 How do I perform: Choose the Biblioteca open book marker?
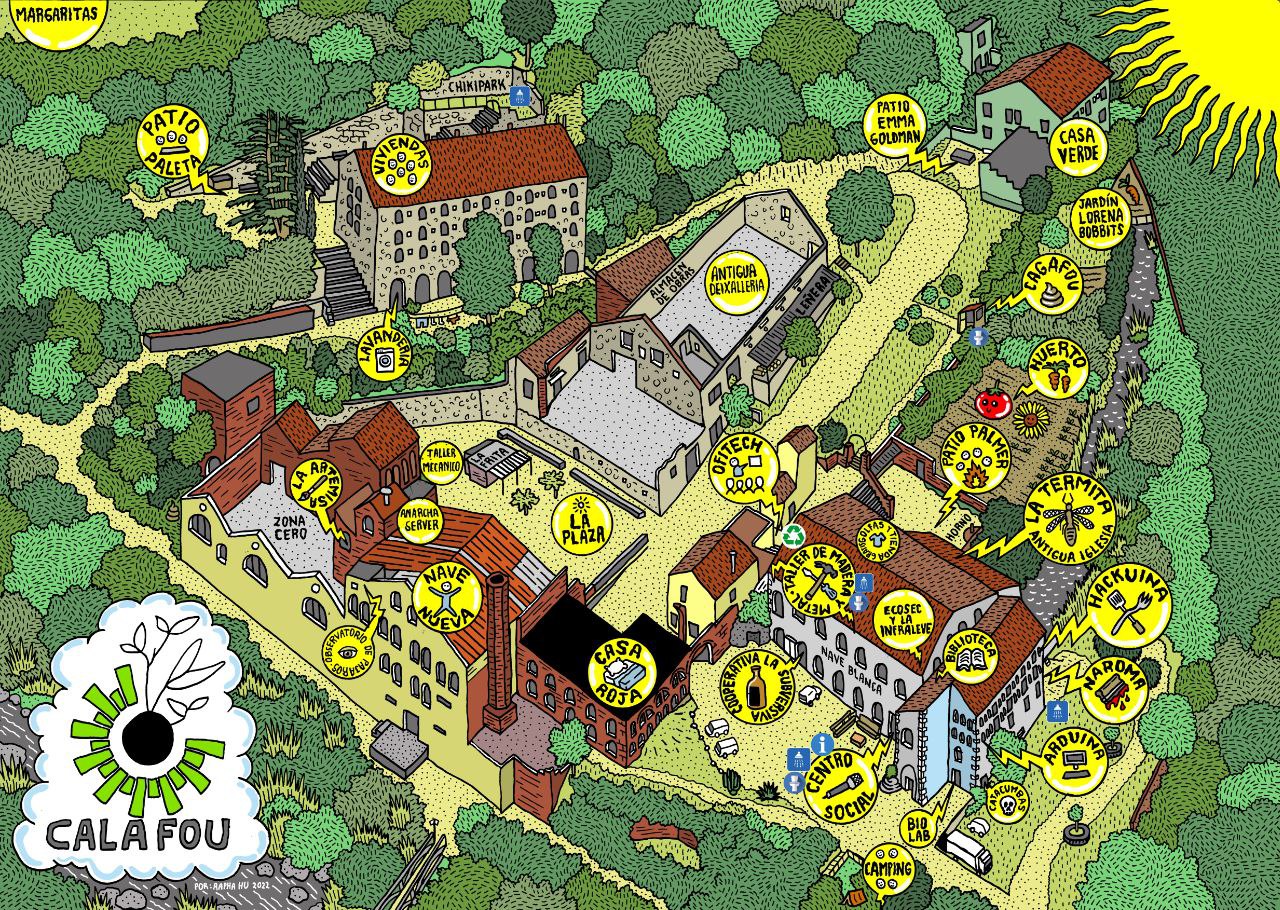972,653
